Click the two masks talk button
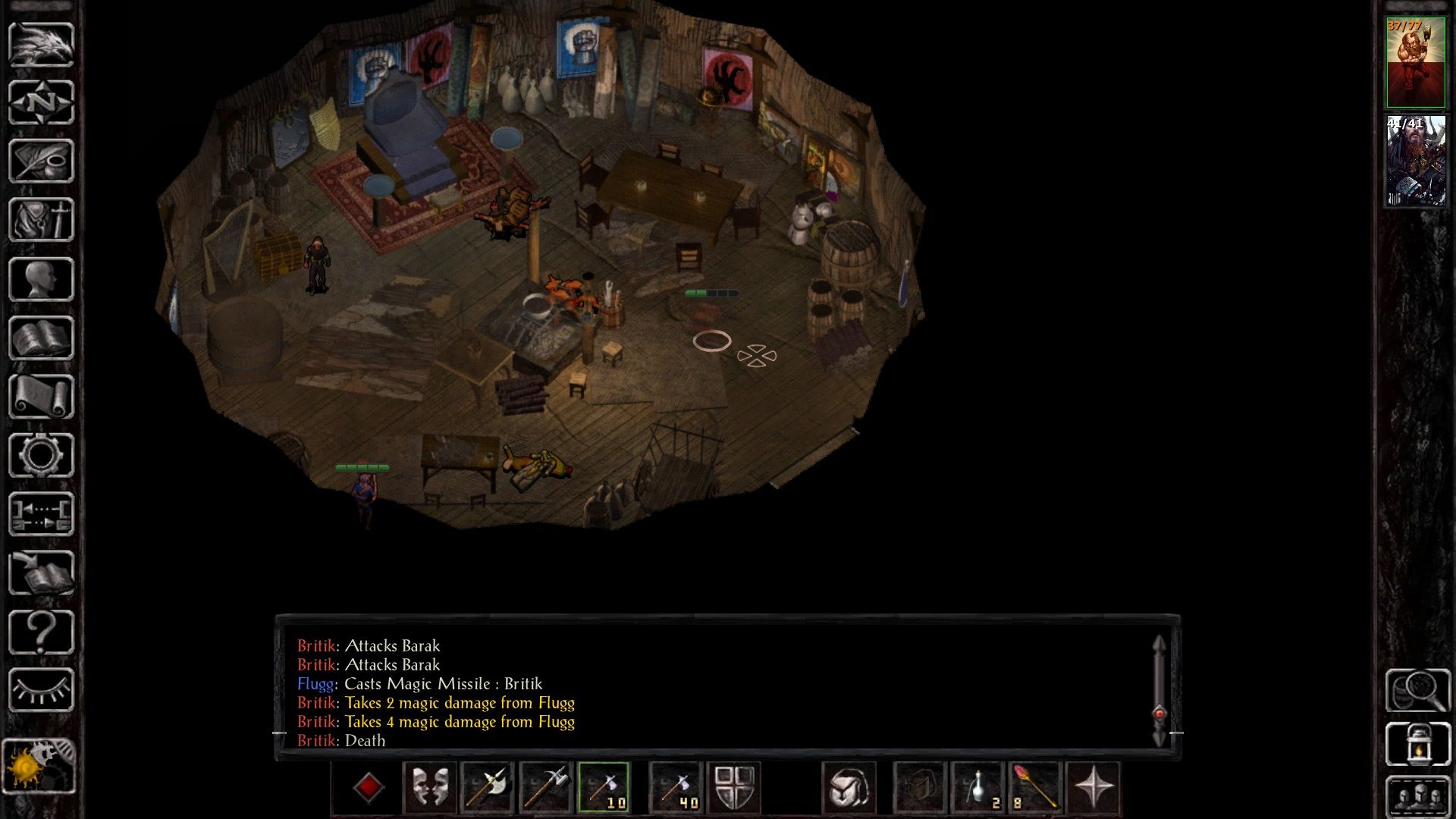The image size is (1456, 819). tap(430, 788)
